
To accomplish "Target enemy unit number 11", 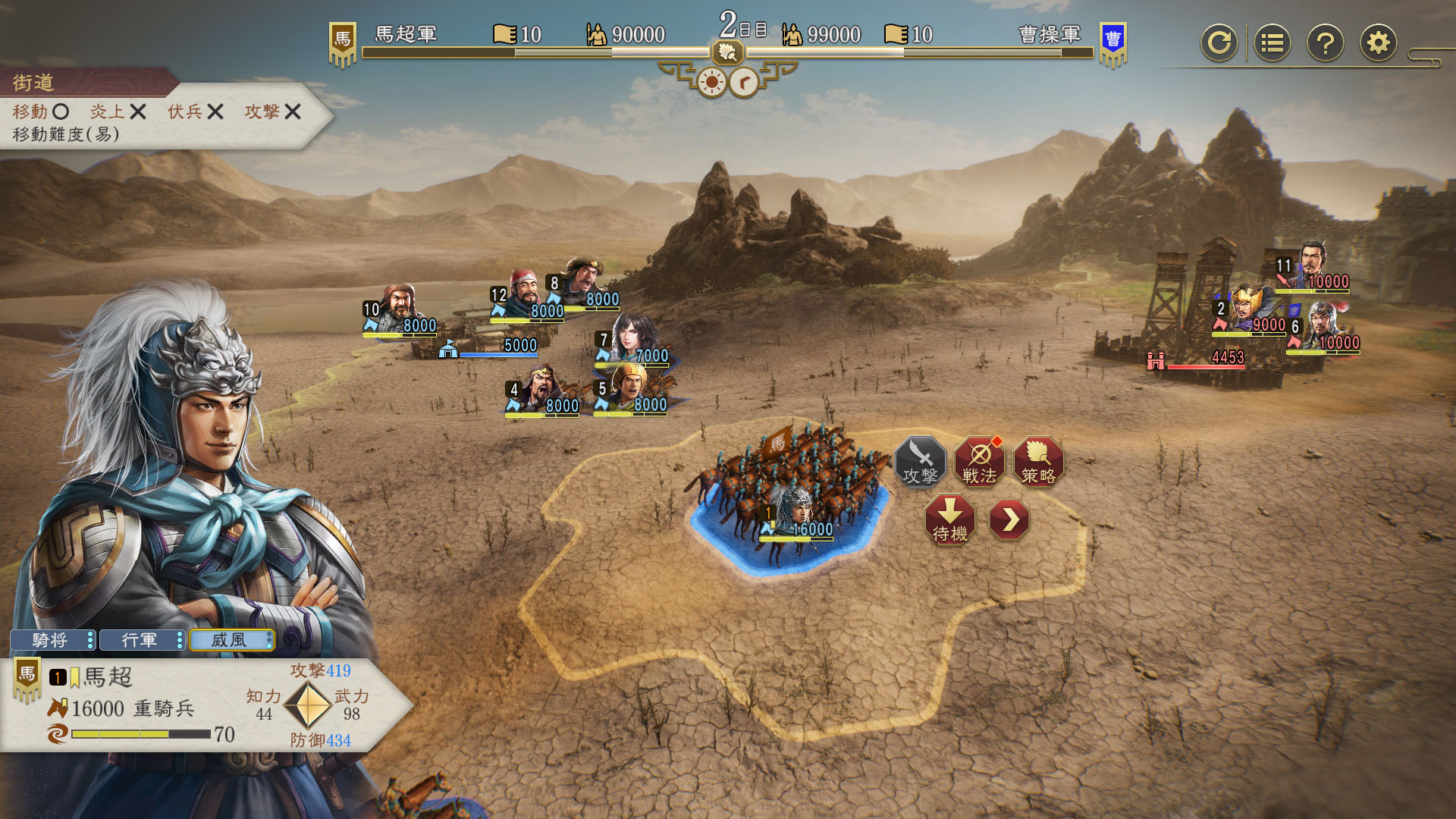I will 1313,267.
